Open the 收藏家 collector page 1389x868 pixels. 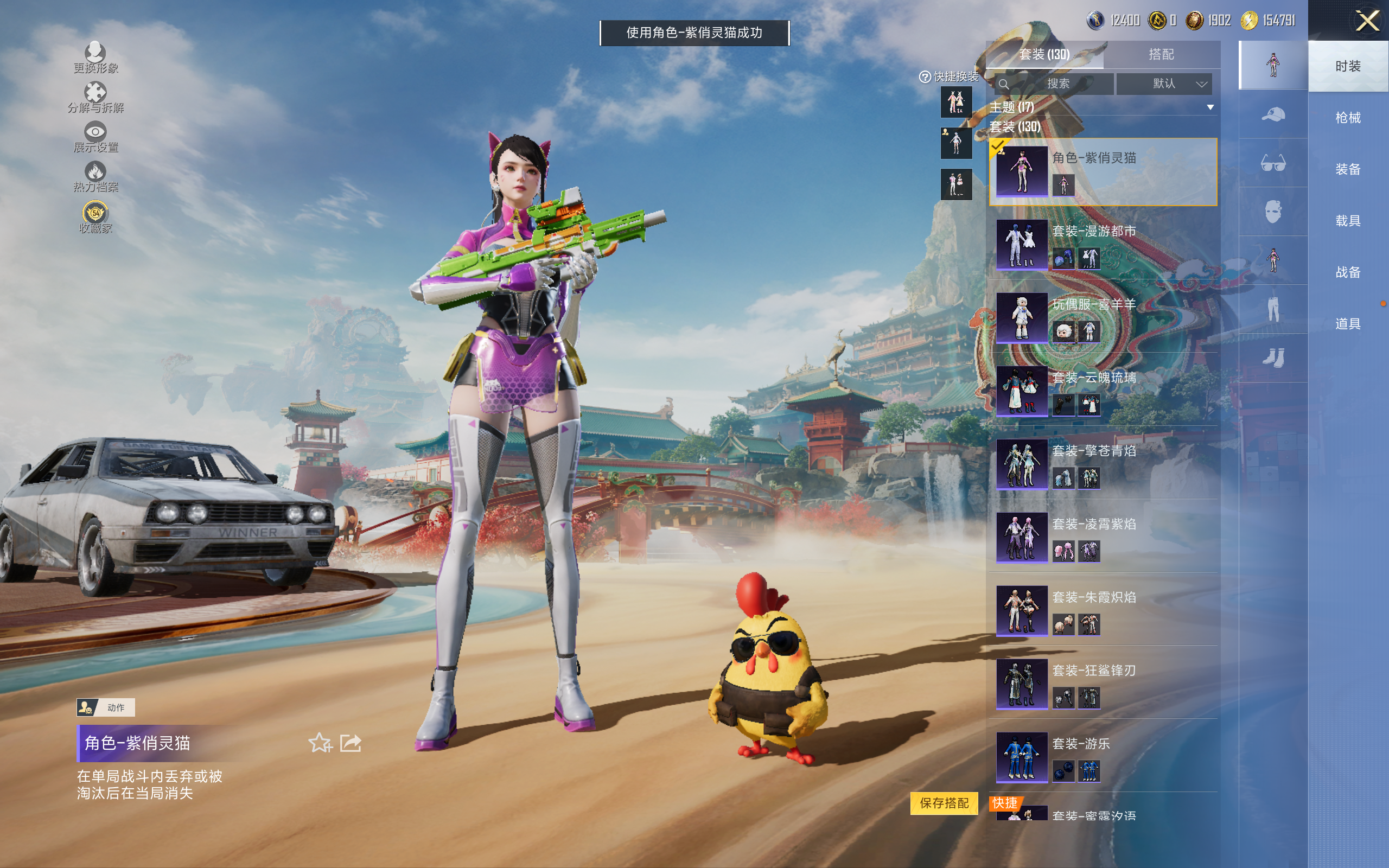pyautogui.click(x=95, y=218)
